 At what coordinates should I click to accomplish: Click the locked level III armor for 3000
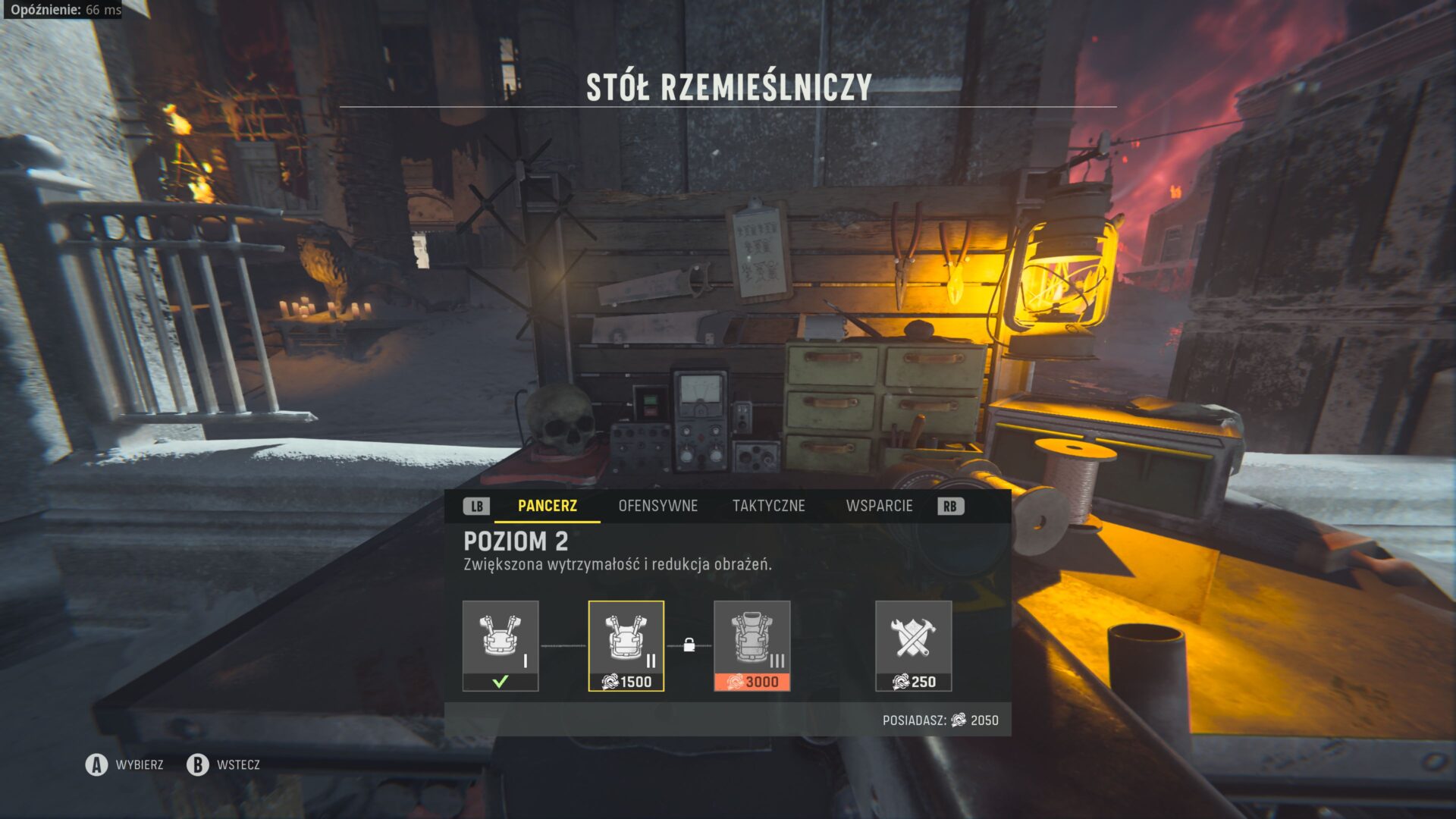tap(752, 645)
